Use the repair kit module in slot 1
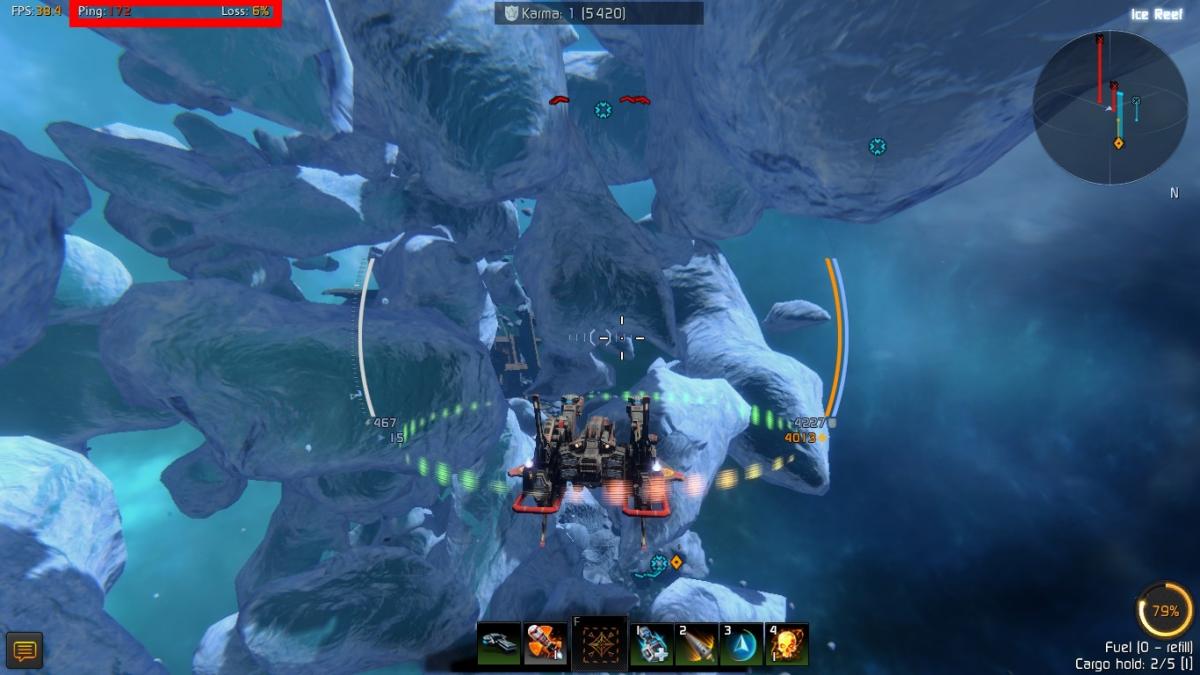Screen dimensions: 1200x675 pyautogui.click(x=652, y=644)
